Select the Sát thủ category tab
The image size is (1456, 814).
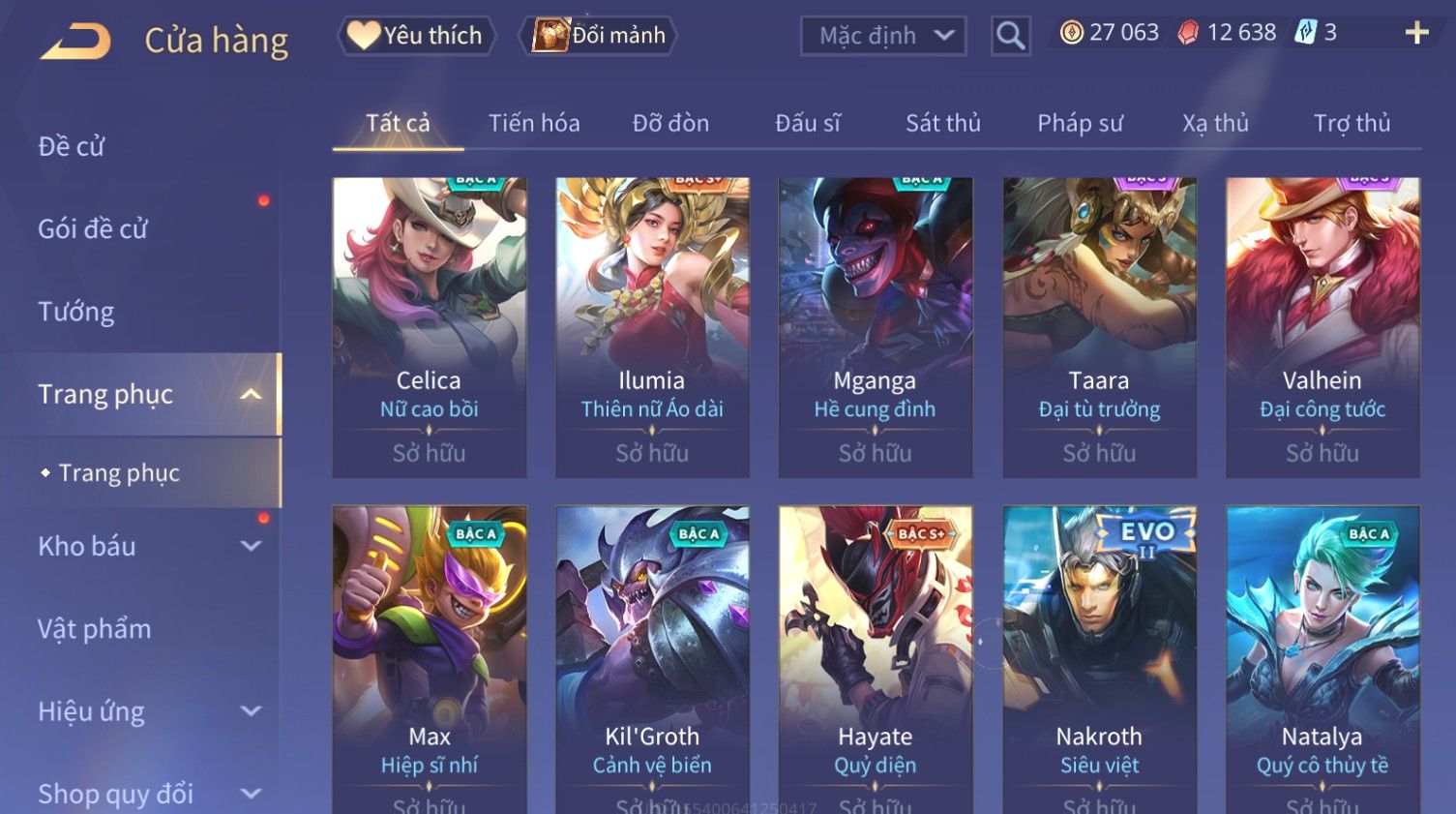click(x=942, y=123)
